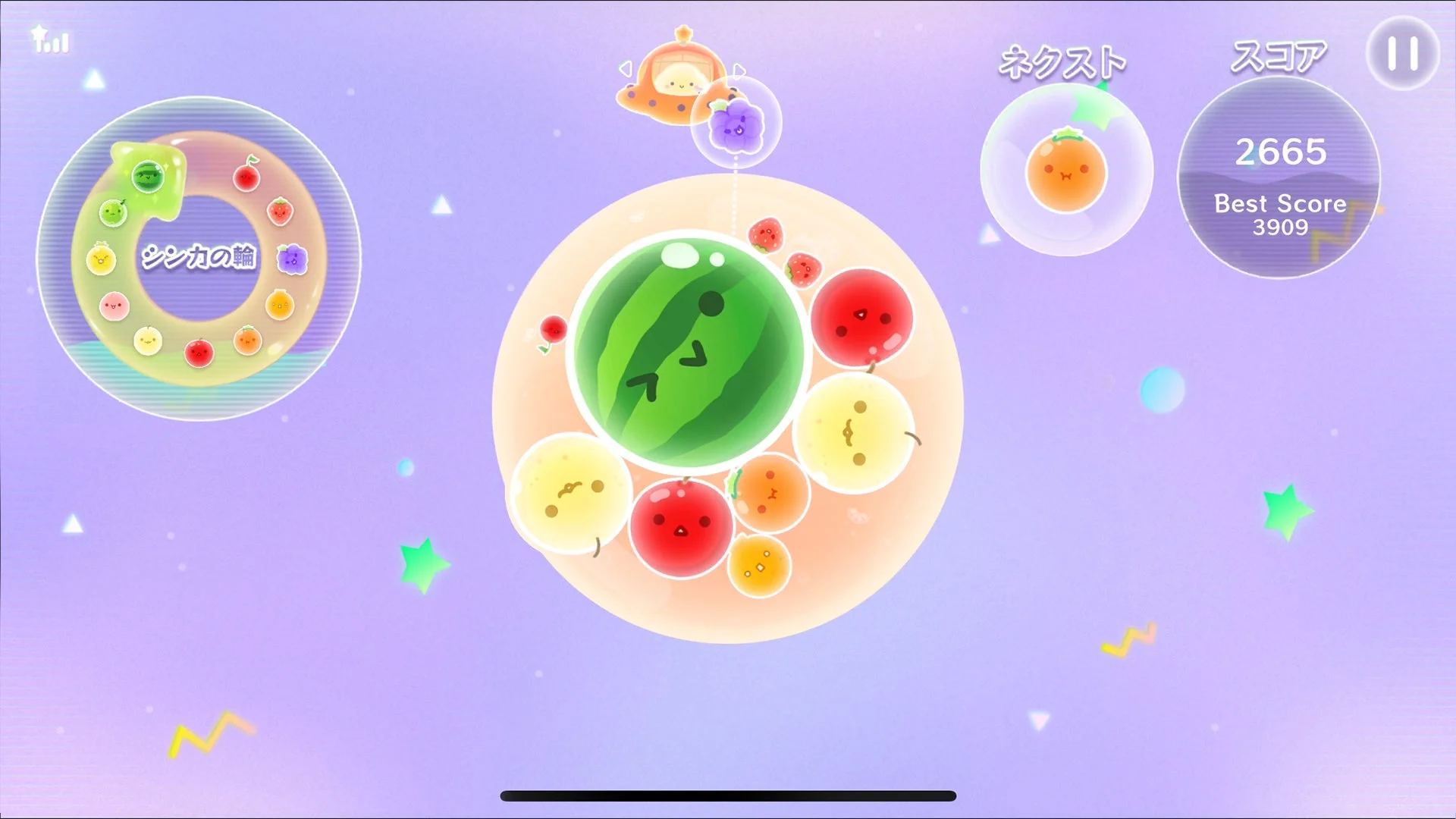The image size is (1456, 819).
Task: Select the melon icon beside the watermelon
Action: [x=112, y=212]
